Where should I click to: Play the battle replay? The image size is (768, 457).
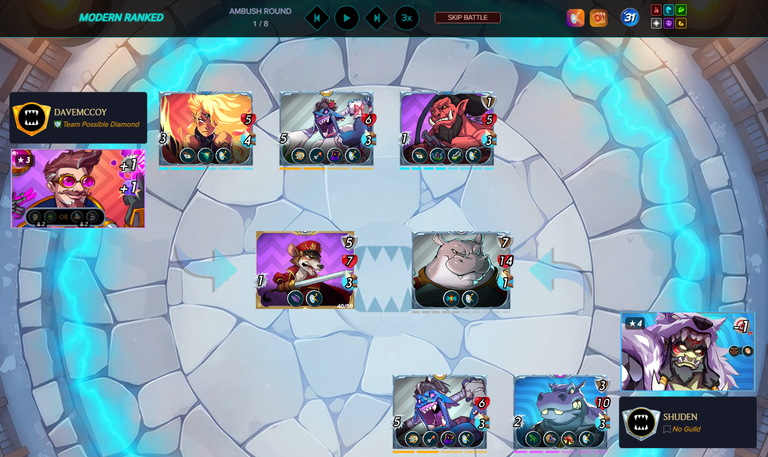[346, 18]
